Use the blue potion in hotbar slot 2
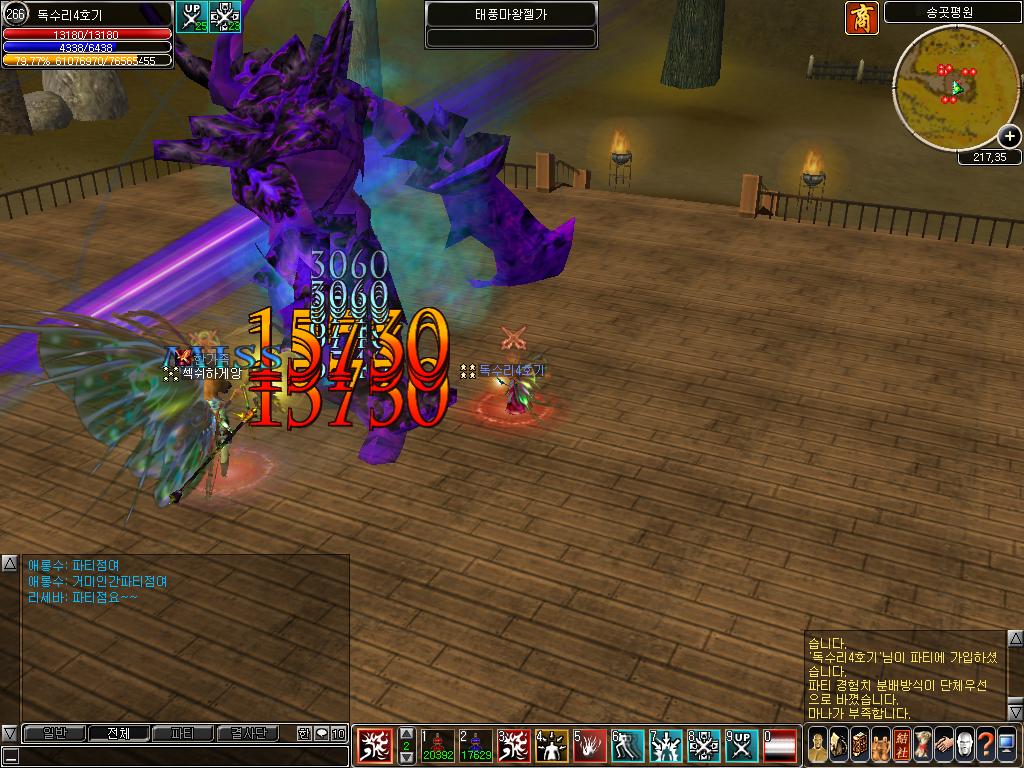This screenshot has width=1024, height=768. click(475, 745)
